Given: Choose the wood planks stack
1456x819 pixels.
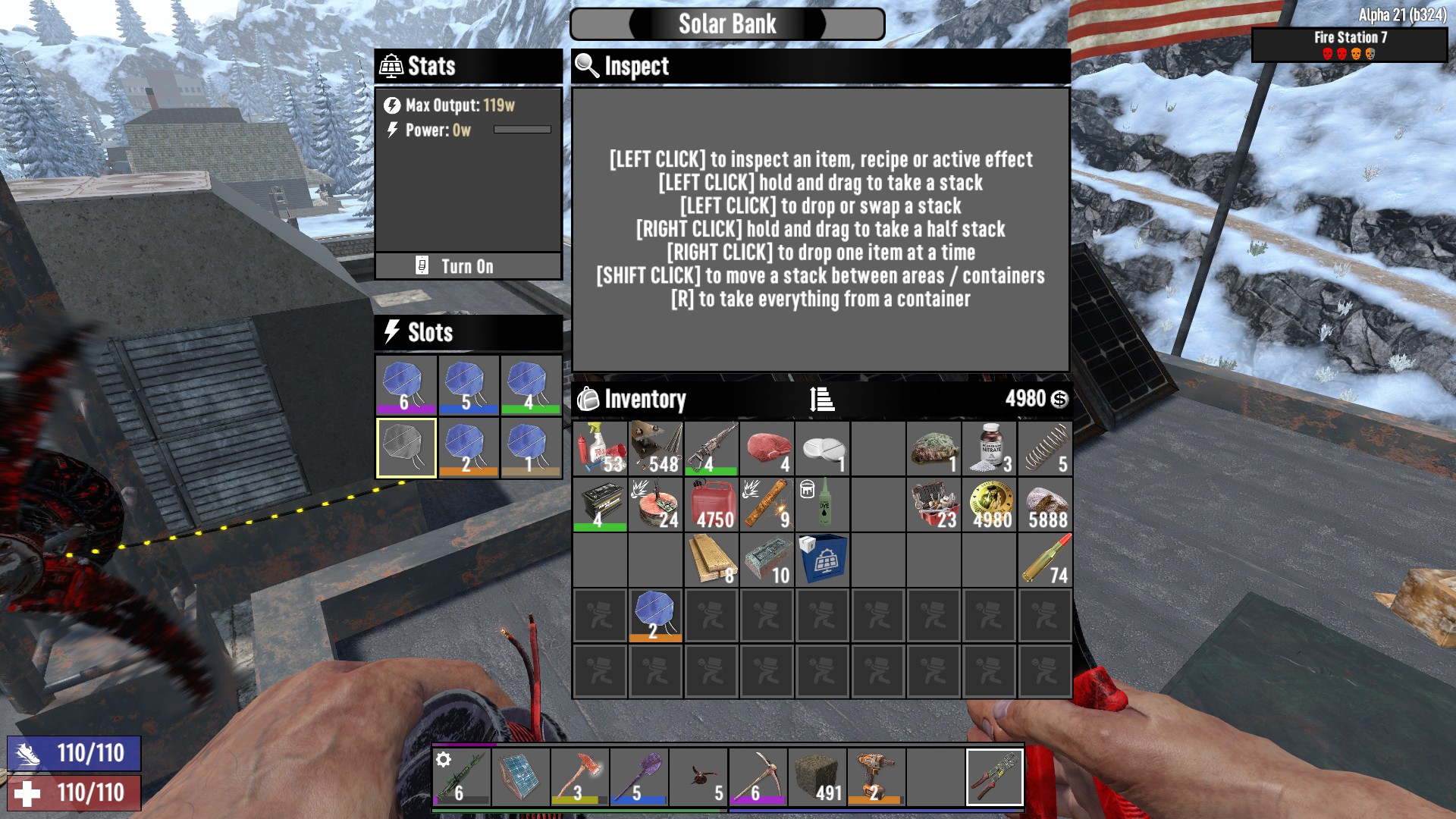Looking at the screenshot, I should click(x=711, y=560).
